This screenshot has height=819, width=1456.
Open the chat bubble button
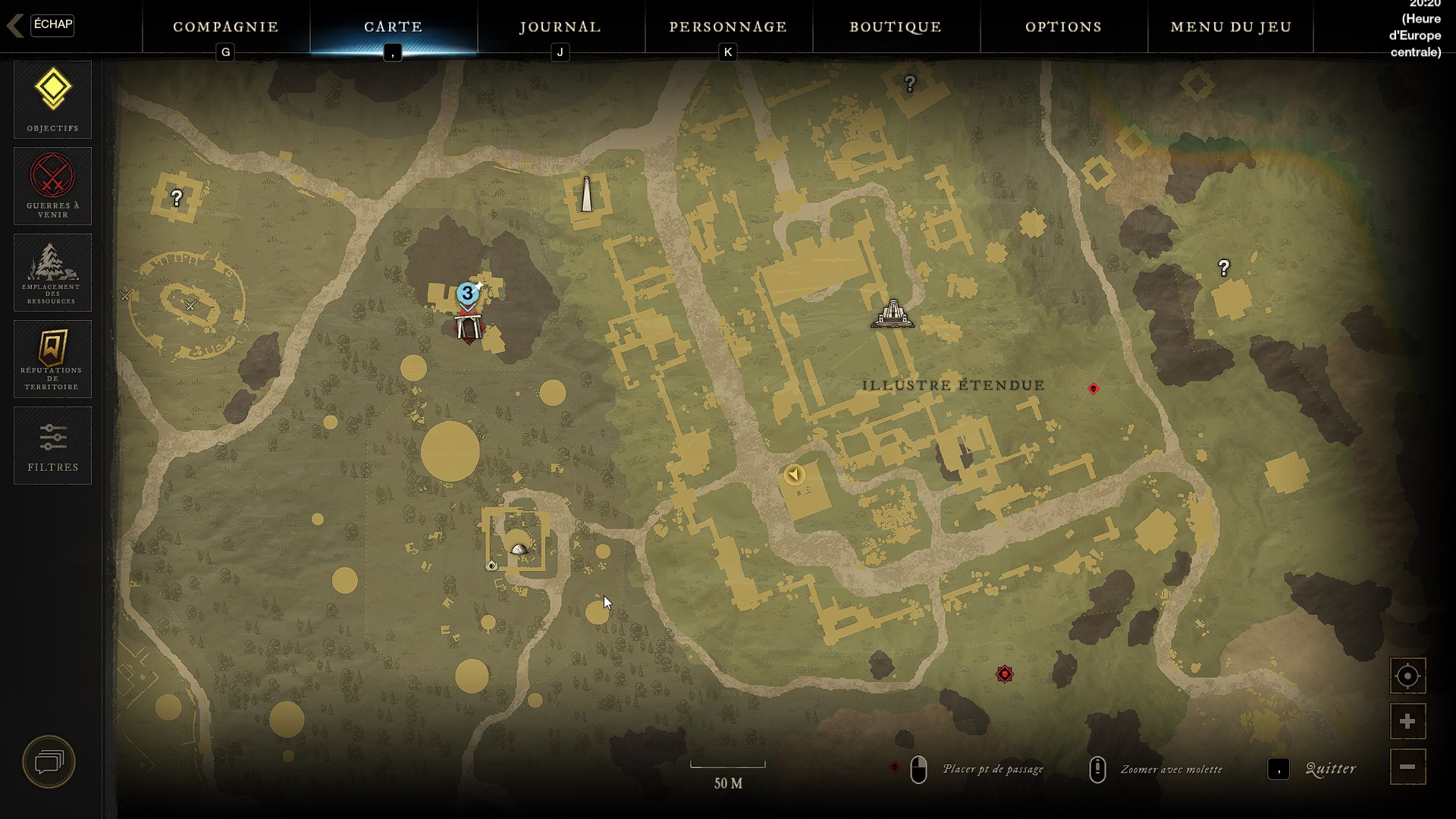coord(49,761)
